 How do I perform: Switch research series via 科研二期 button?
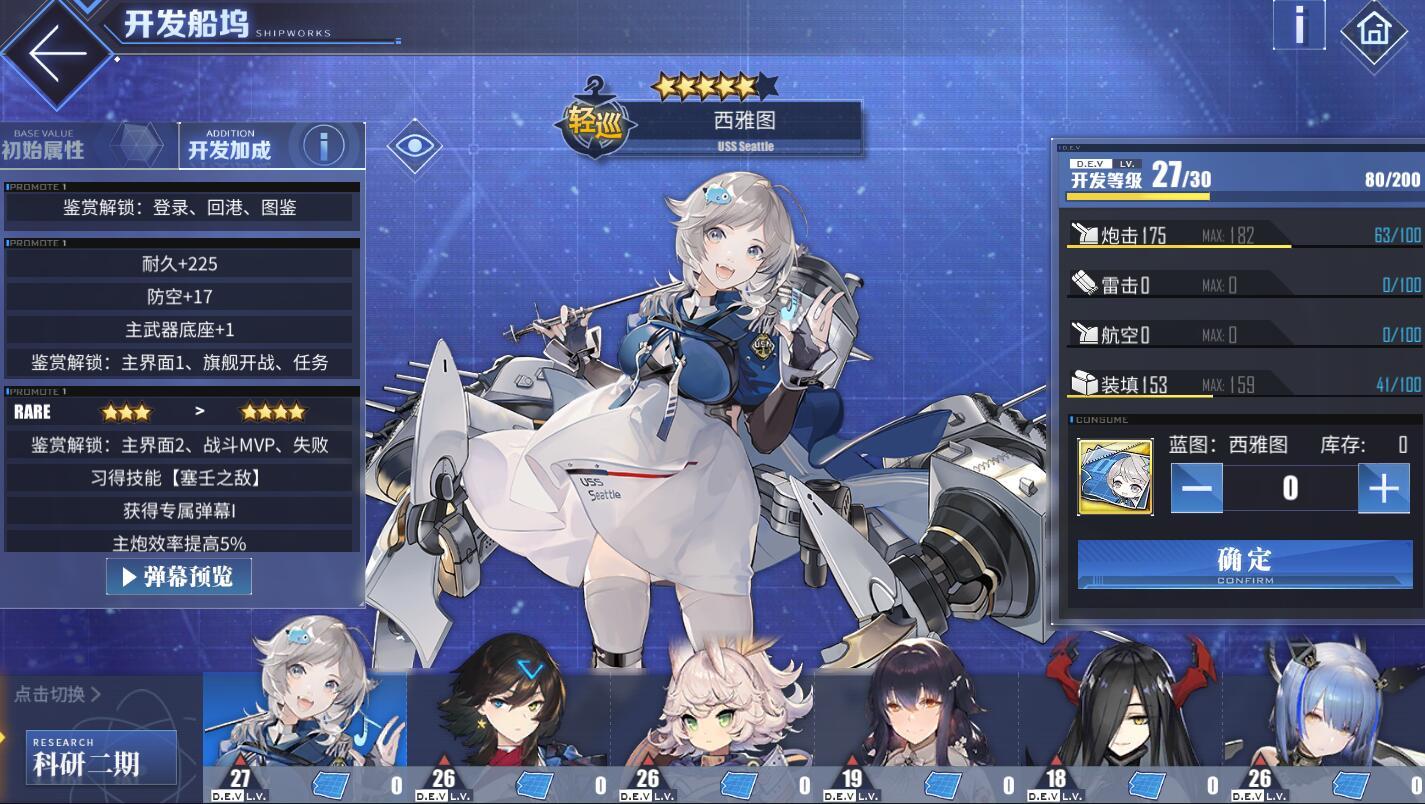(x=102, y=757)
